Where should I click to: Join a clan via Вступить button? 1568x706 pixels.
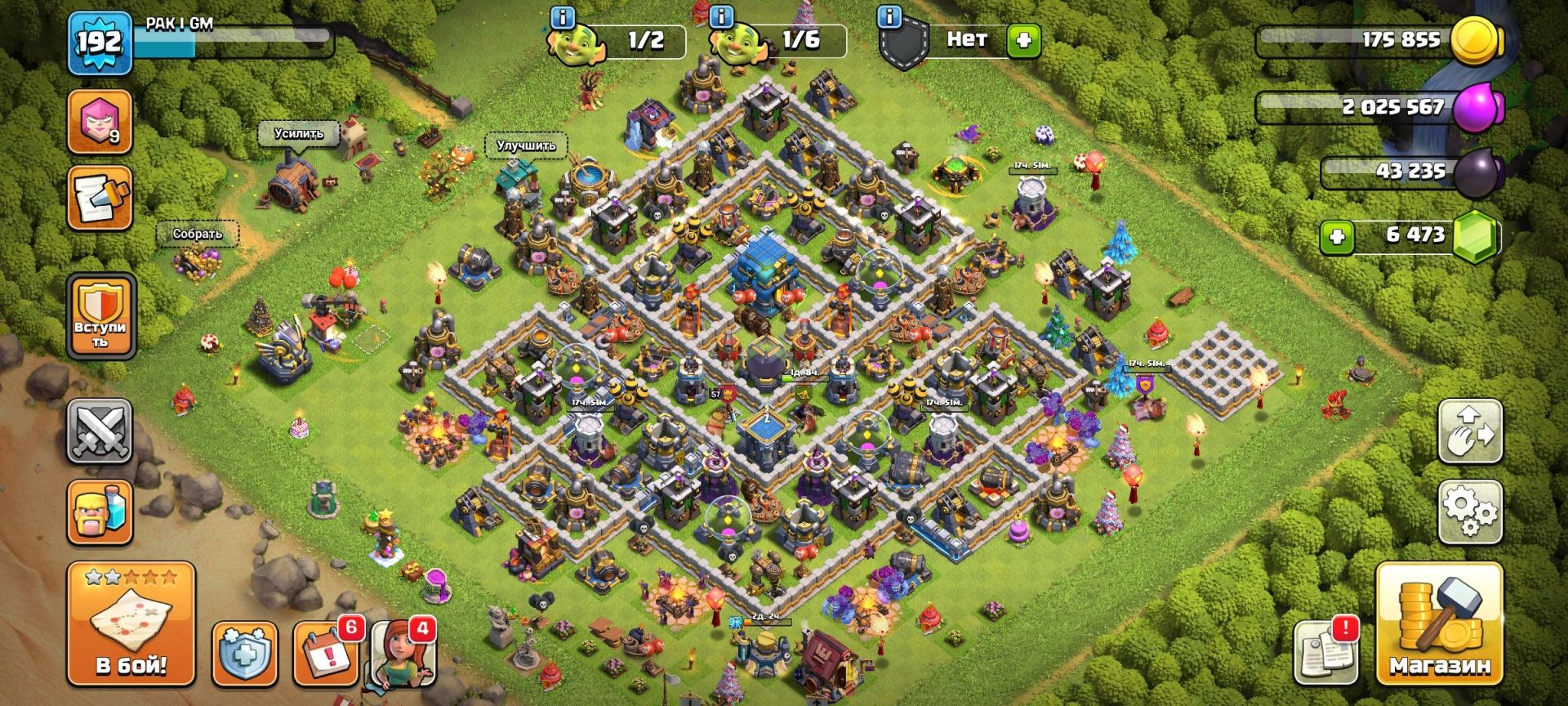(x=100, y=316)
